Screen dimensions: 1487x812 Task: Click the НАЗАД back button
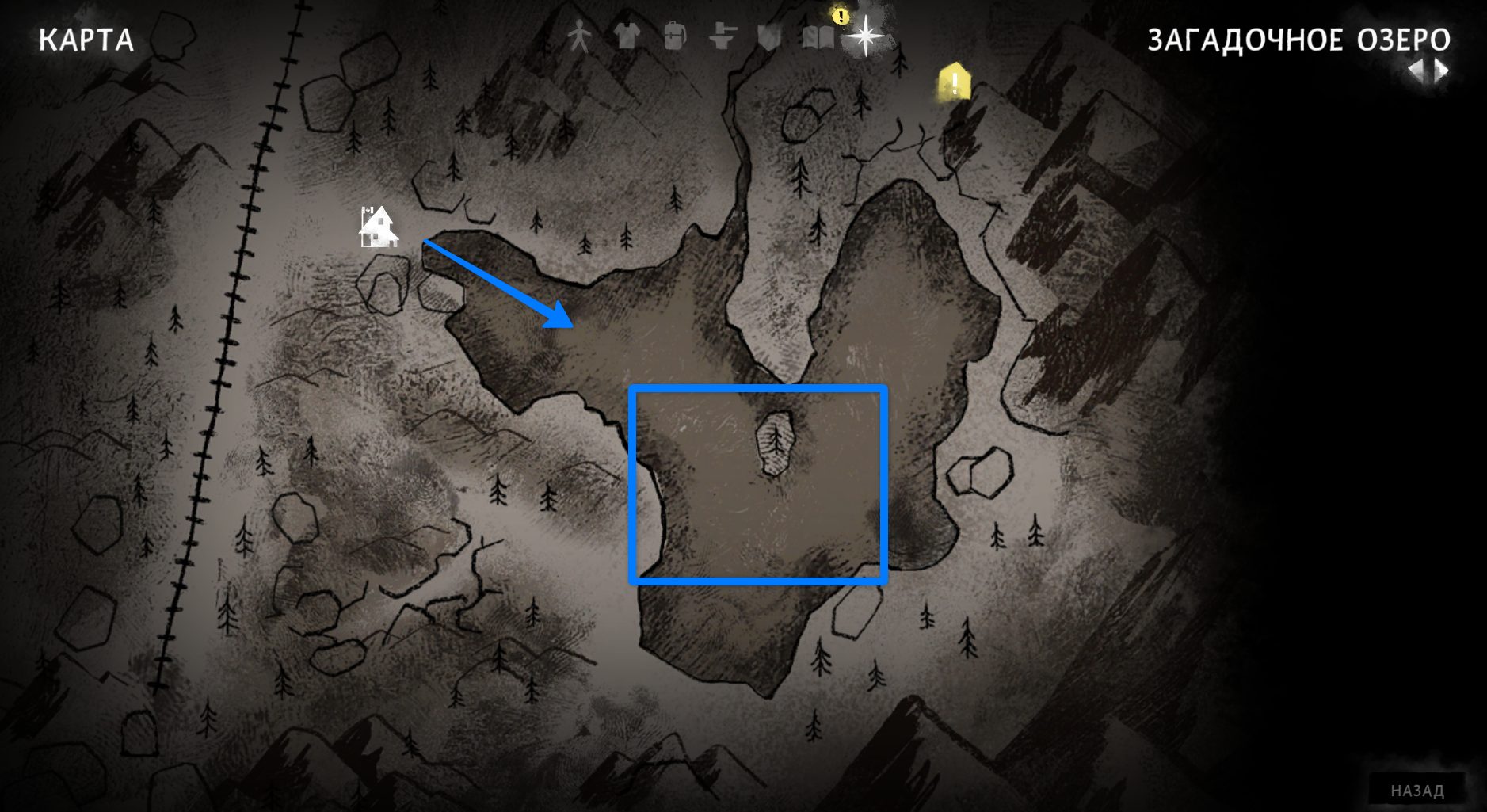click(1417, 790)
